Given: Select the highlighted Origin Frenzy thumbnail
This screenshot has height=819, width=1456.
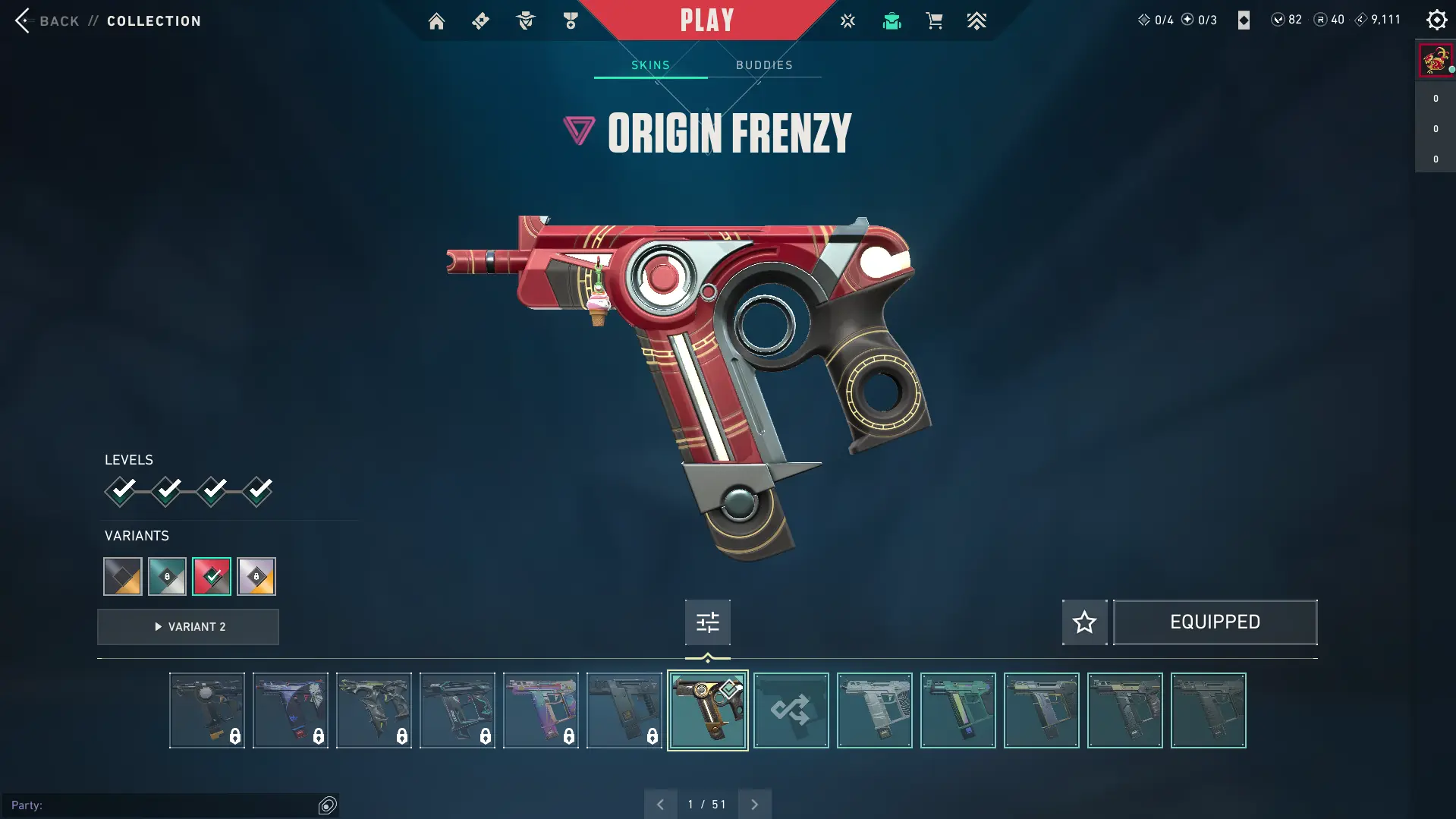Looking at the screenshot, I should pos(707,710).
